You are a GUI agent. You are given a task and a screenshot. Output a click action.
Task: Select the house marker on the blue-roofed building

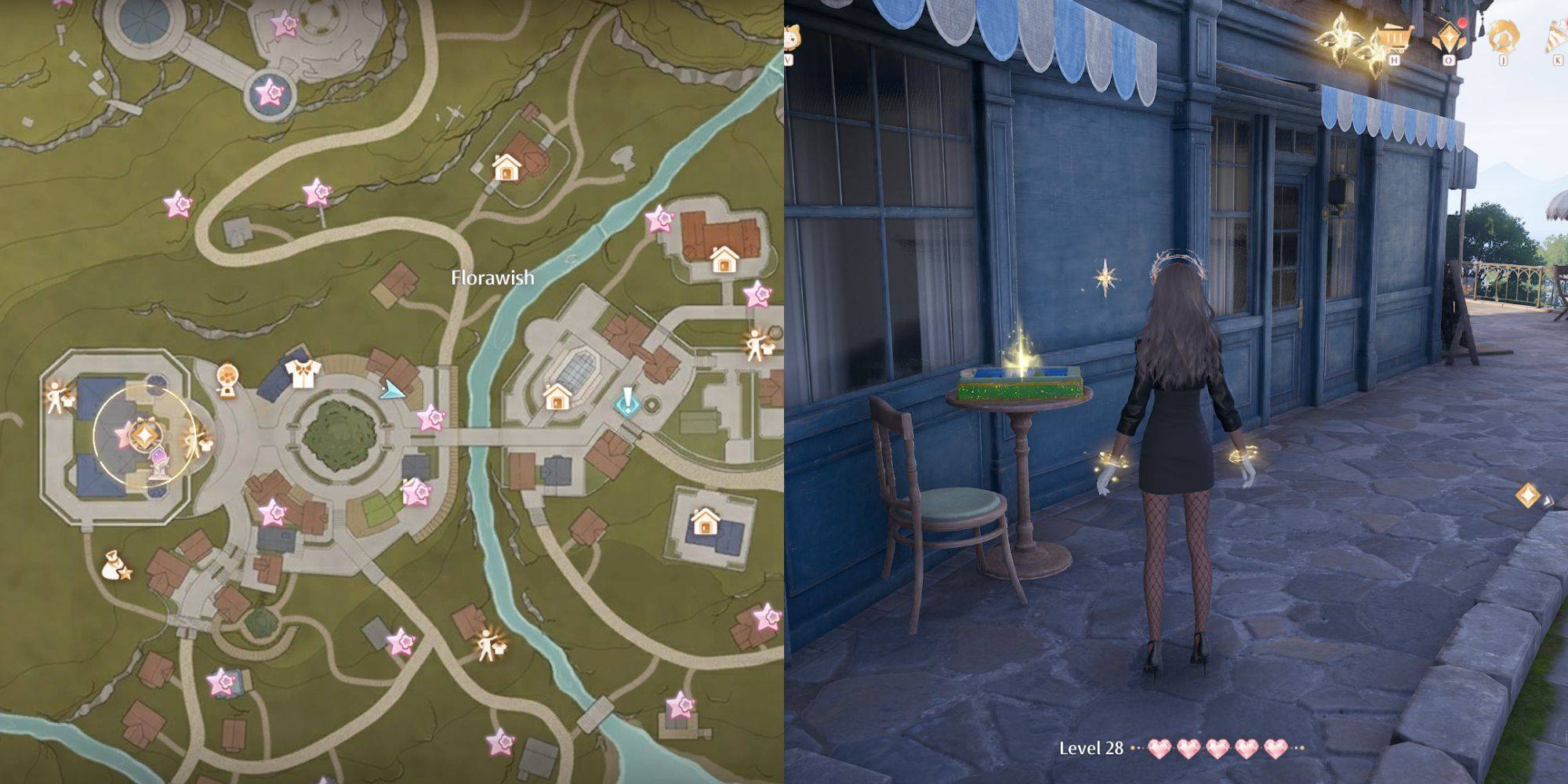706,521
